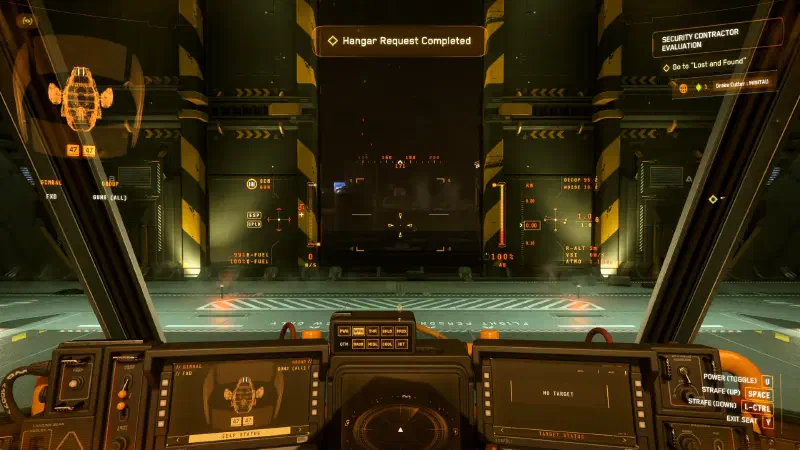The width and height of the screenshot is (800, 450).
Task: Dismiss the Hangar Request Completed notification
Action: click(x=399, y=41)
